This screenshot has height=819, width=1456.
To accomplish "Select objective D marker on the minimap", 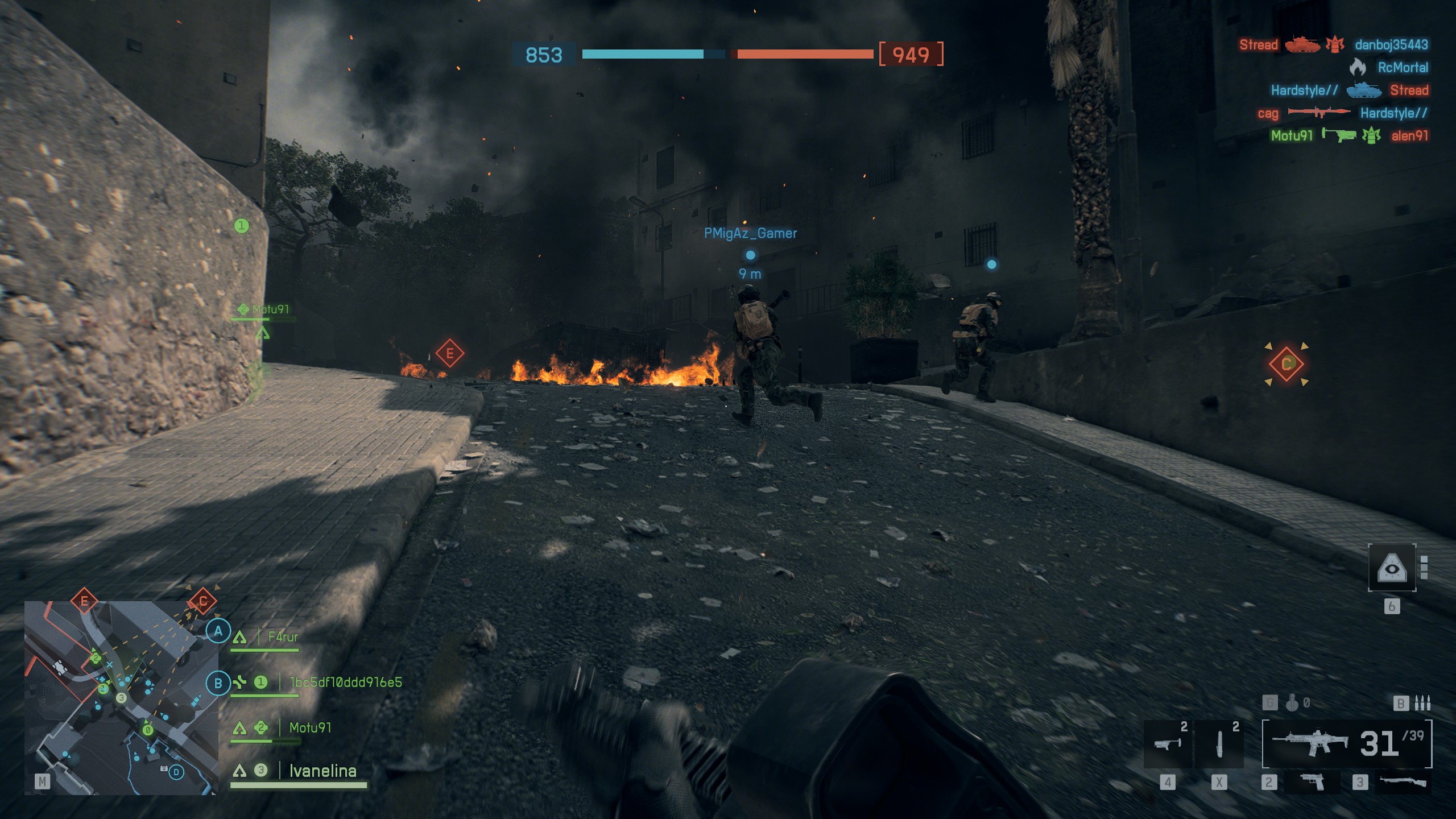I will coord(176,772).
